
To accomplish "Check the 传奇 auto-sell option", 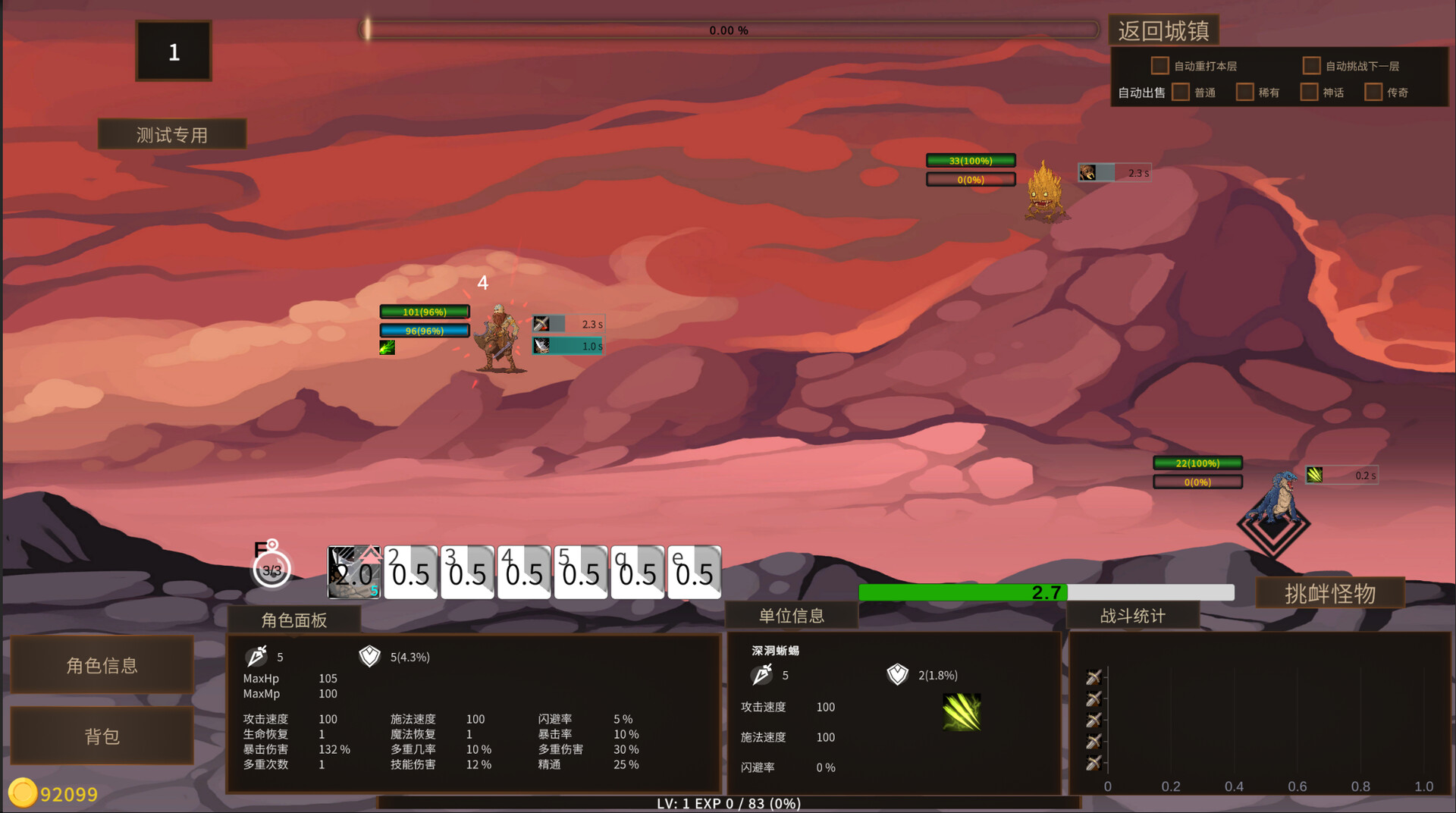I will click(1373, 93).
